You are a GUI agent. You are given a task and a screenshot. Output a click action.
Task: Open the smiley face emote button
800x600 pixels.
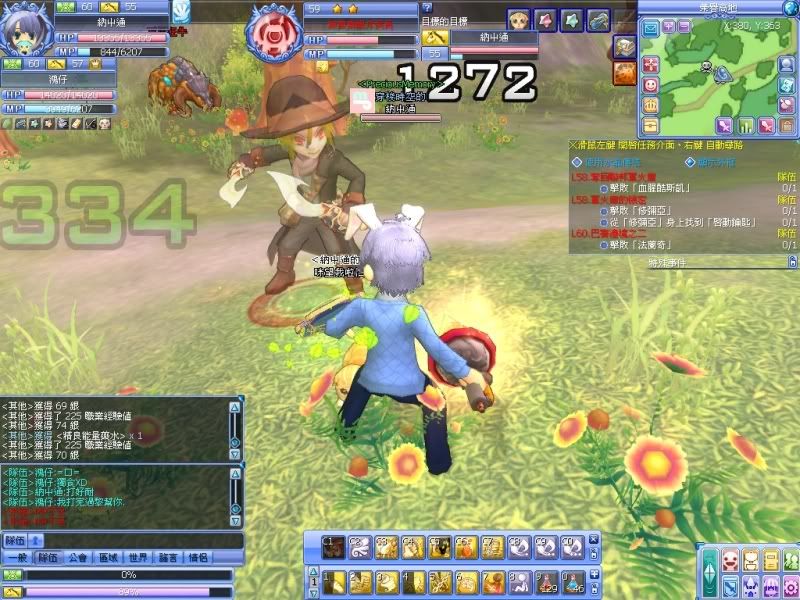click(650, 85)
